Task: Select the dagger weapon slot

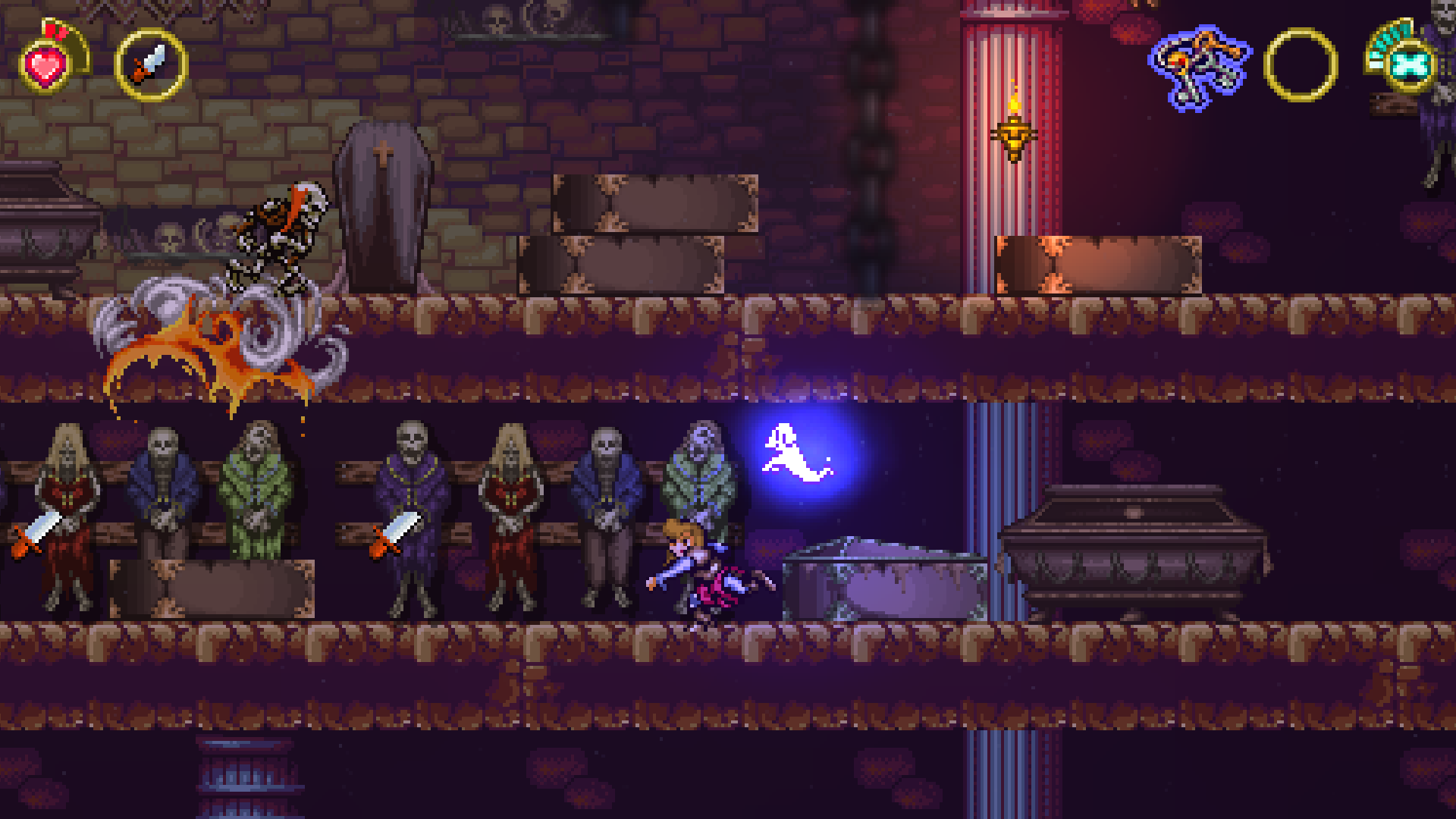Action: point(151,65)
